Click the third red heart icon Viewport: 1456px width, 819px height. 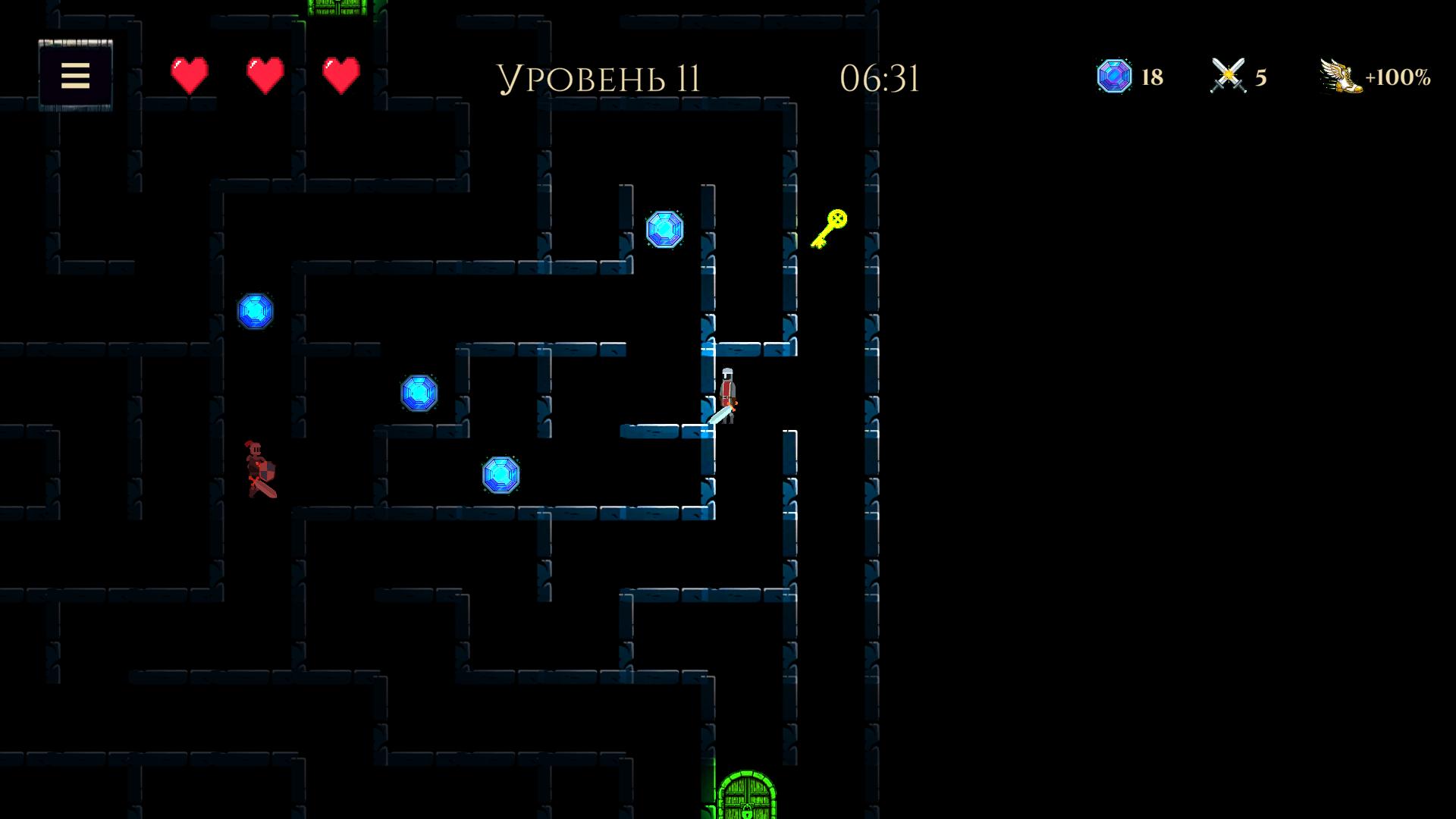[x=339, y=75]
